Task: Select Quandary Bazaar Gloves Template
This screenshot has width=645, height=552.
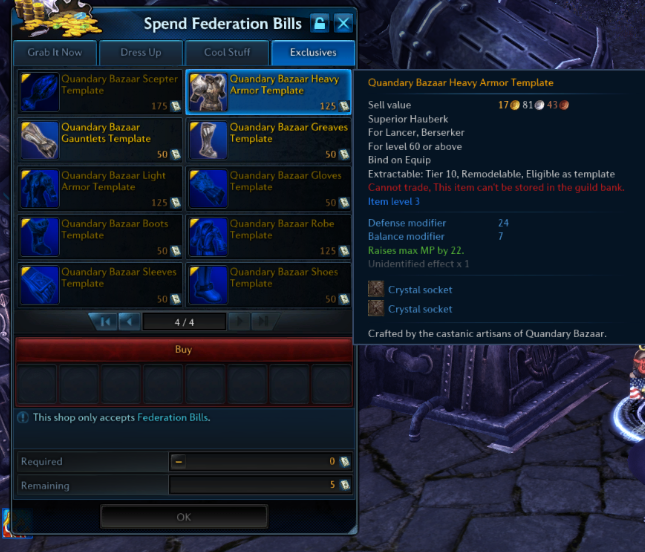Action: pyautogui.click(x=269, y=188)
